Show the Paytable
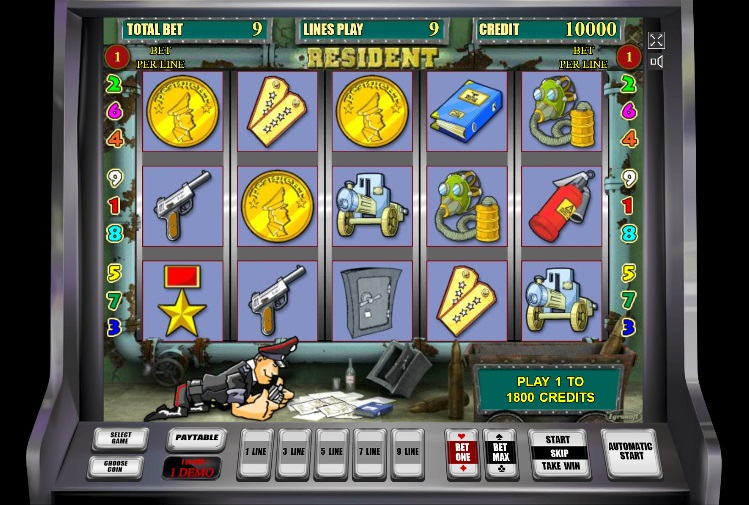Viewport: 749px width, 505px height. [x=195, y=438]
